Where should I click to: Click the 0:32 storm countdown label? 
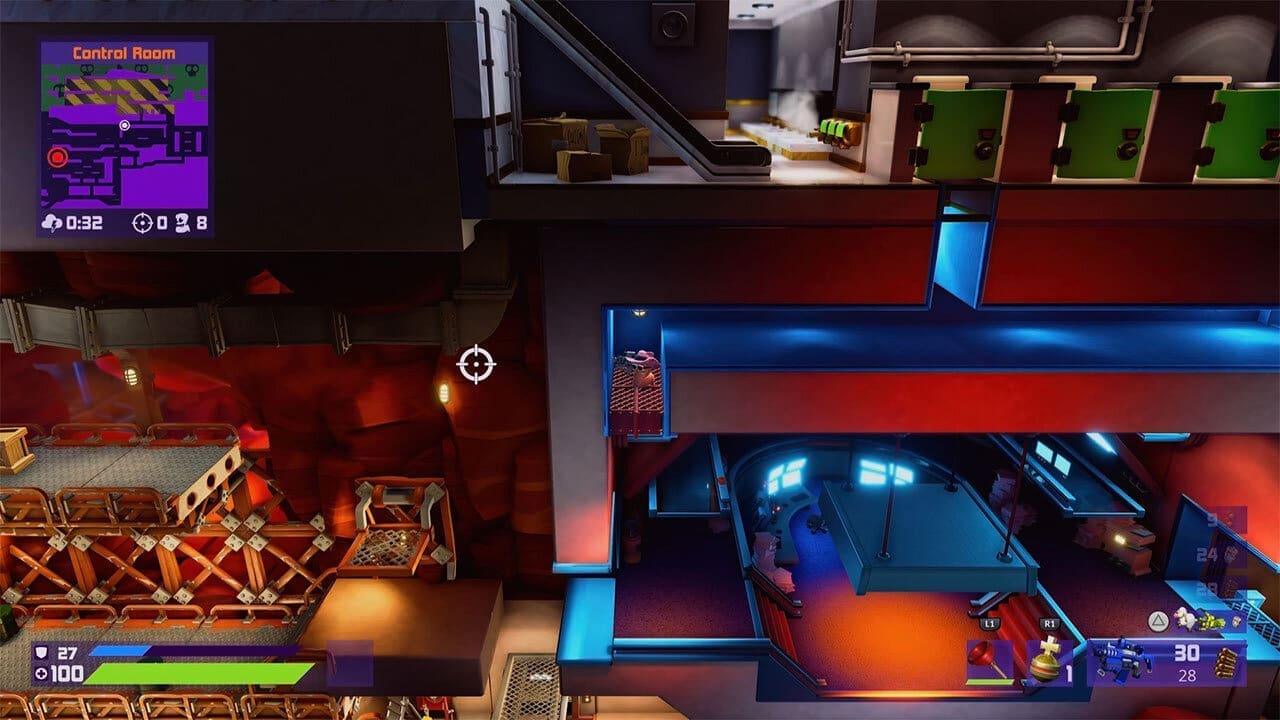[85, 222]
